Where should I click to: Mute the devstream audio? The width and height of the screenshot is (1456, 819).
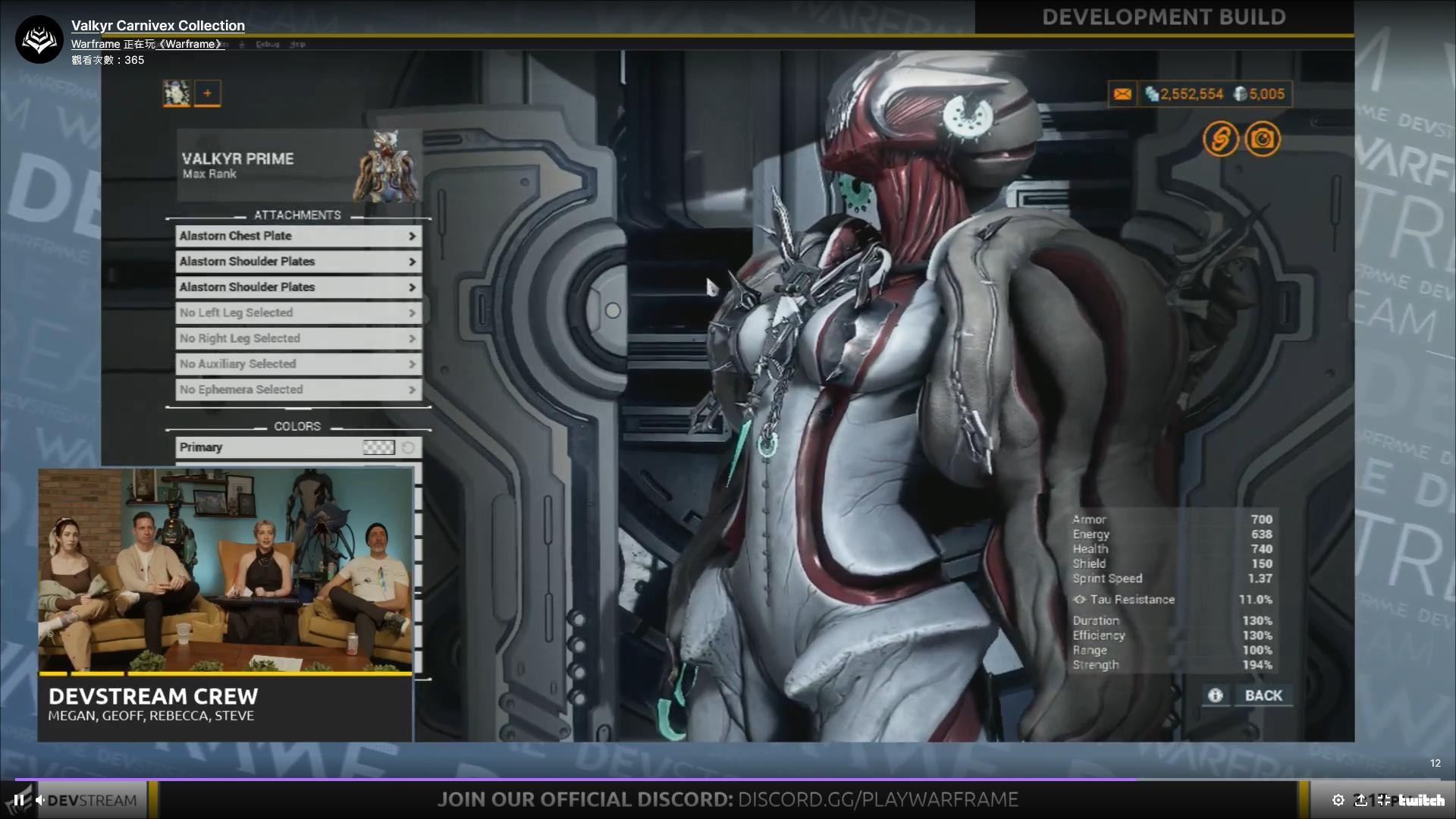39,799
